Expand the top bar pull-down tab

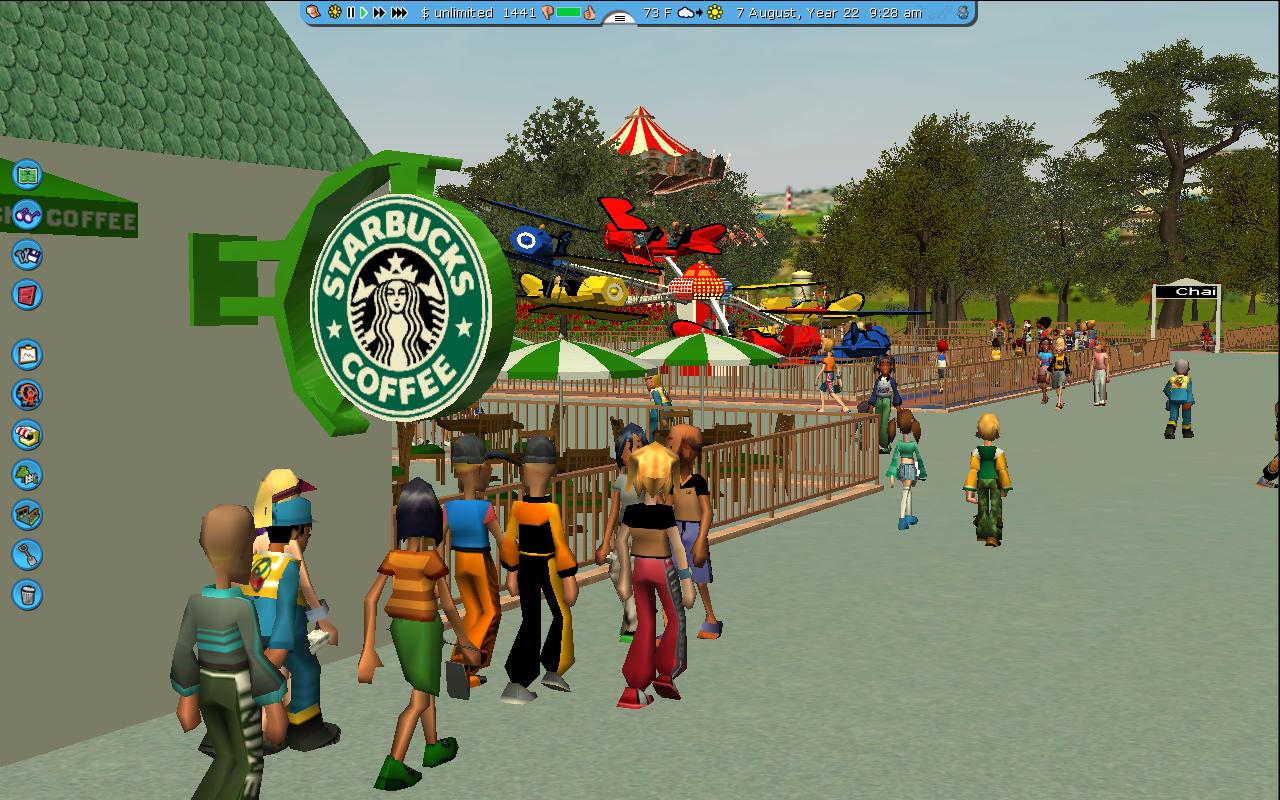point(620,18)
